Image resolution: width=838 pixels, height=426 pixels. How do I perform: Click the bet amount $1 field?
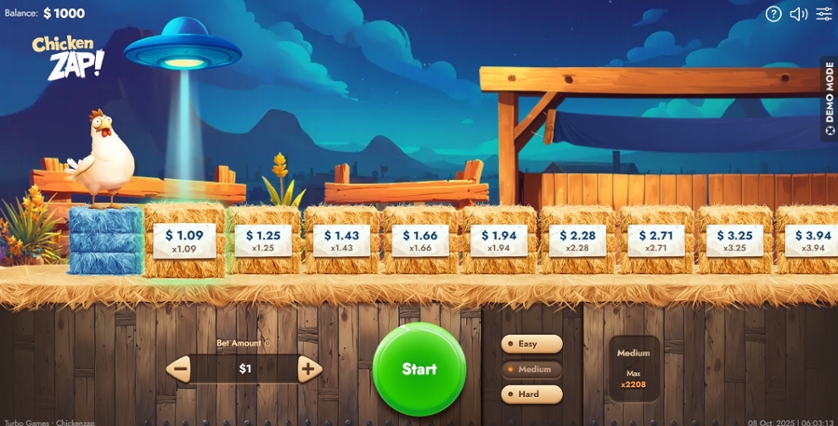pos(245,369)
